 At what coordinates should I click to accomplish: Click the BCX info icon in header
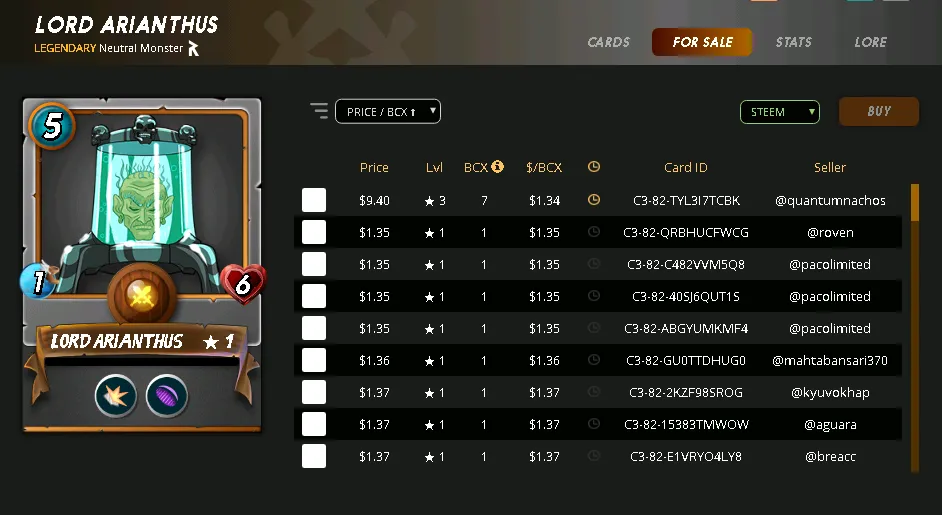497,167
